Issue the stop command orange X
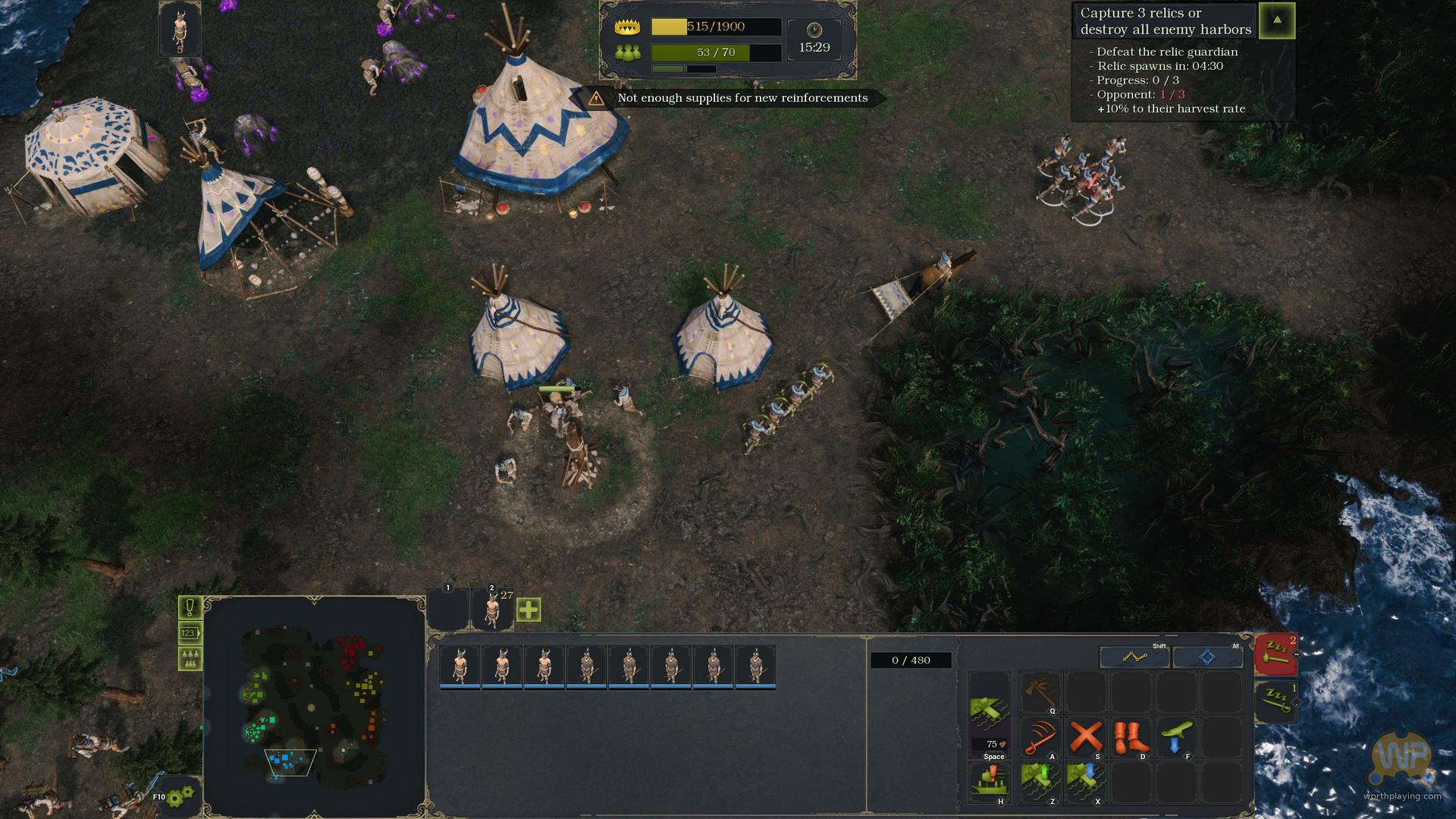 pyautogui.click(x=1085, y=737)
